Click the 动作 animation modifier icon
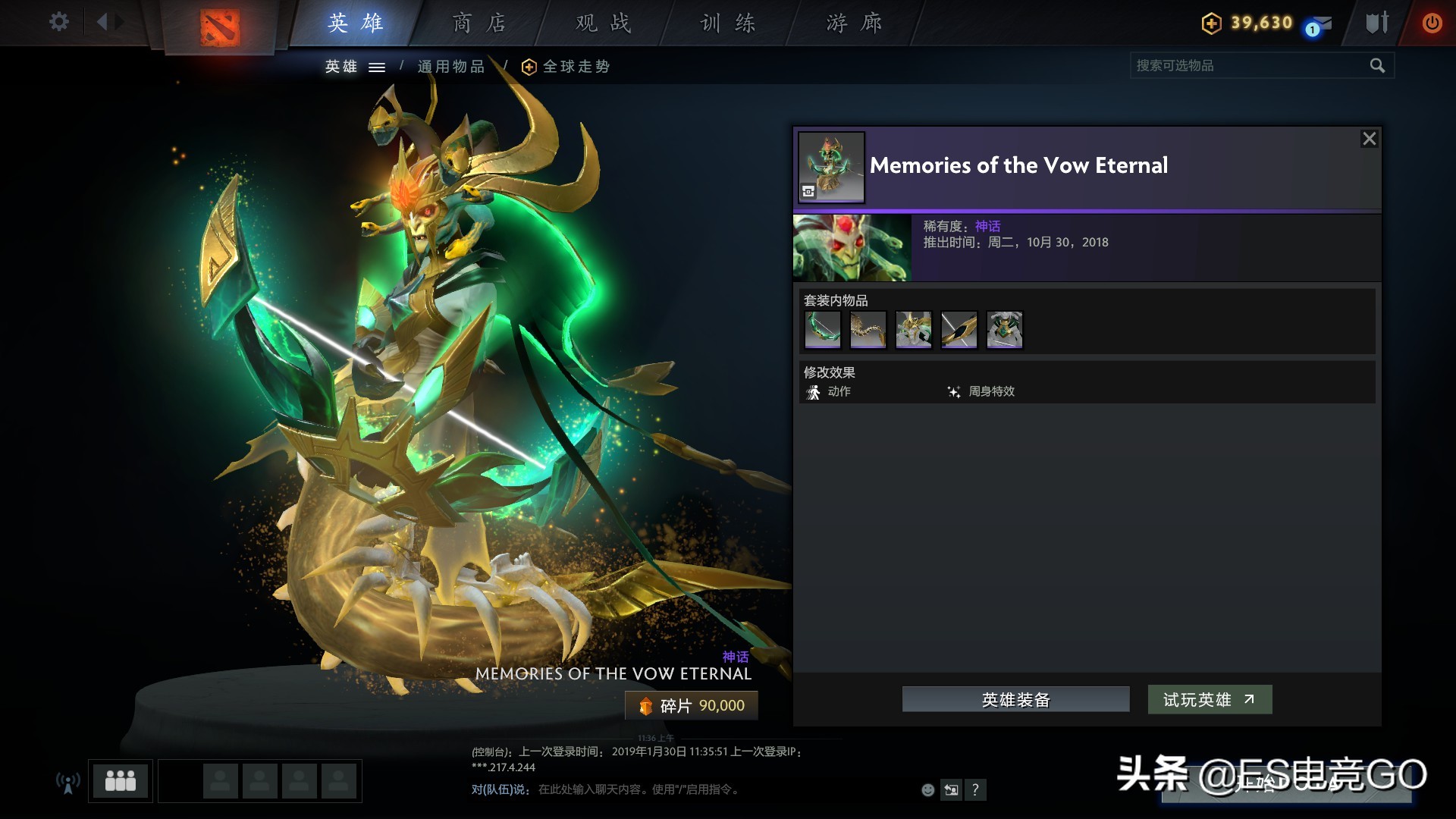 (x=813, y=391)
